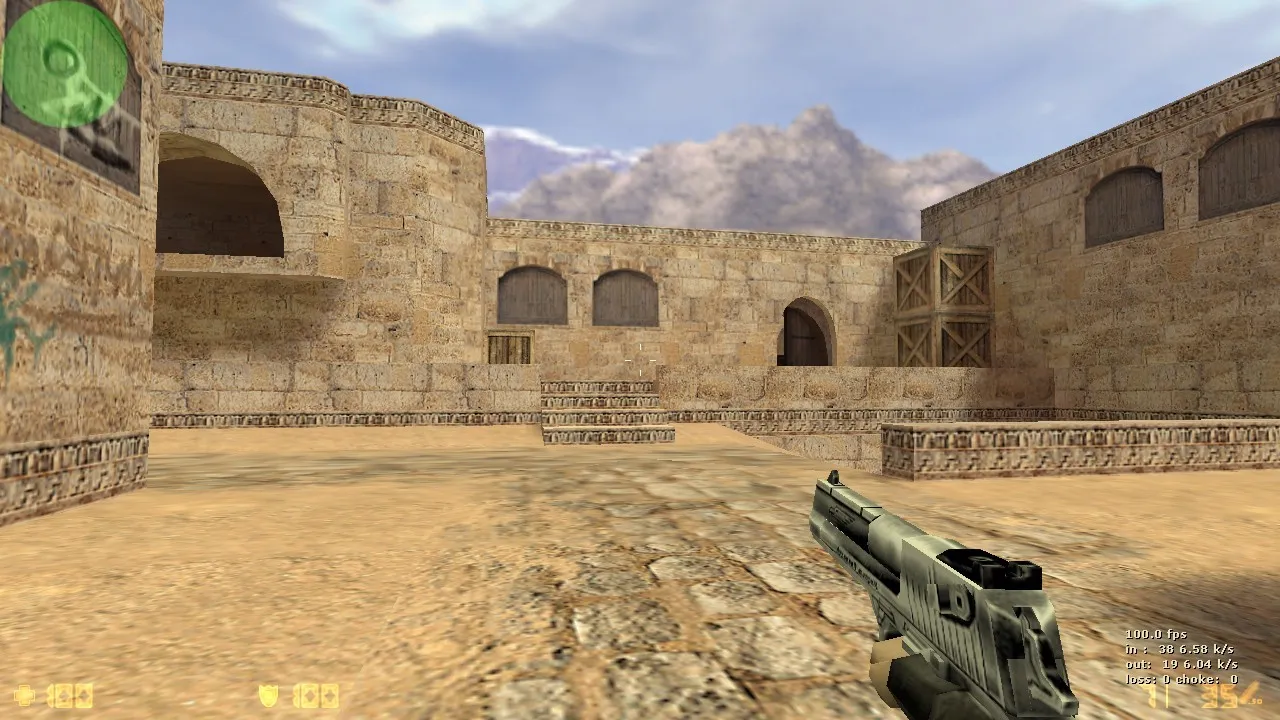
Task: Click the crosshair at screen center
Action: (x=640, y=360)
